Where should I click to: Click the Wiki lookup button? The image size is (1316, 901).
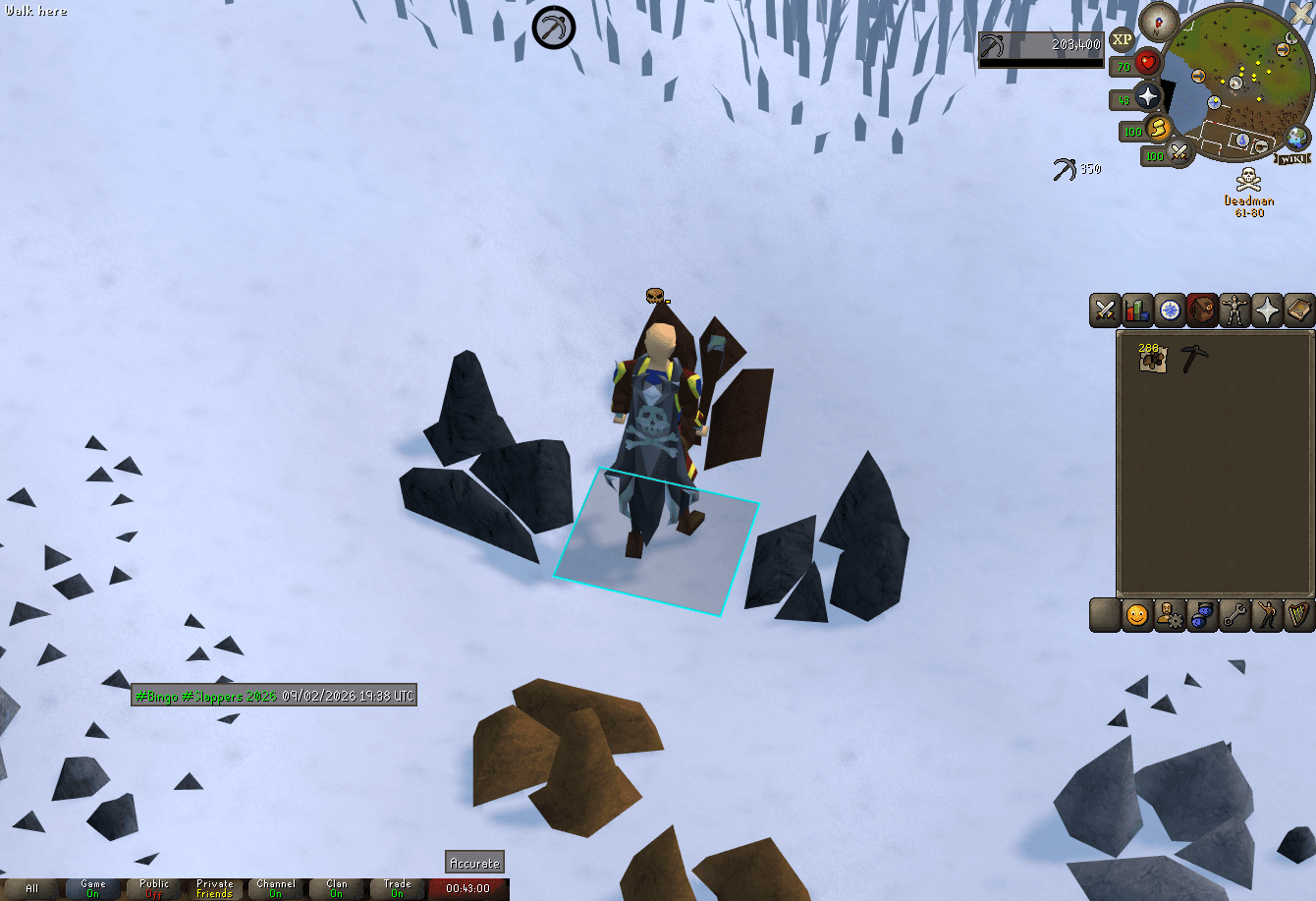(1292, 158)
